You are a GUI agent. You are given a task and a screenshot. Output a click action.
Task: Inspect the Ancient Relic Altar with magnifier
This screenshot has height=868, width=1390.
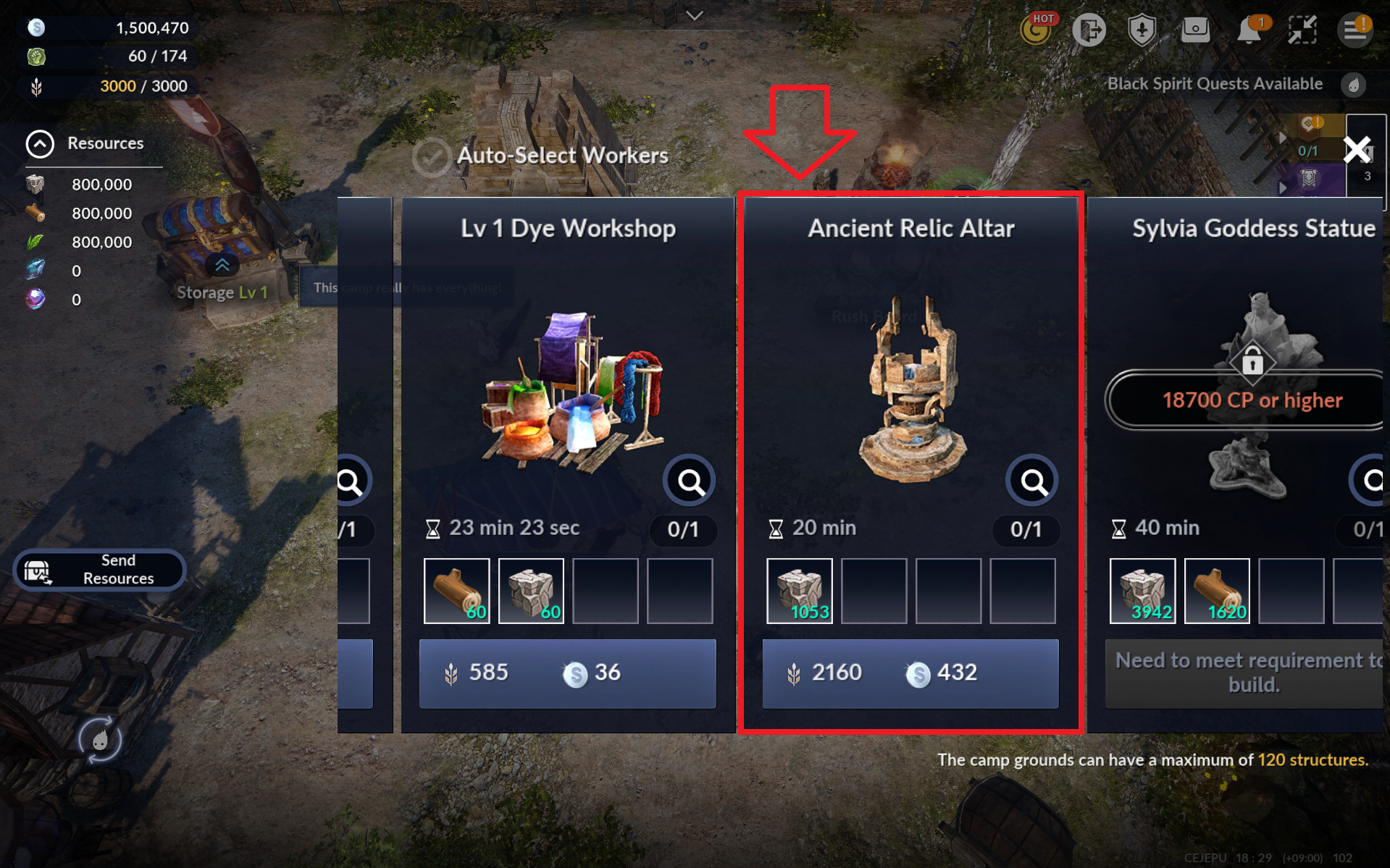point(1032,481)
